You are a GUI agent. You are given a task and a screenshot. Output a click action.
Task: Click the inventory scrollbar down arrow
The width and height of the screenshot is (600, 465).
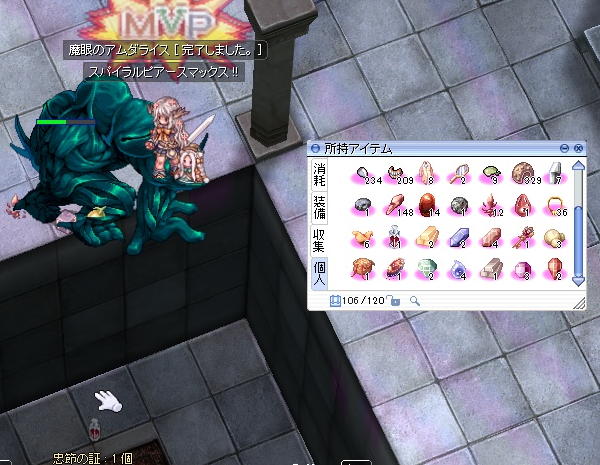(577, 281)
